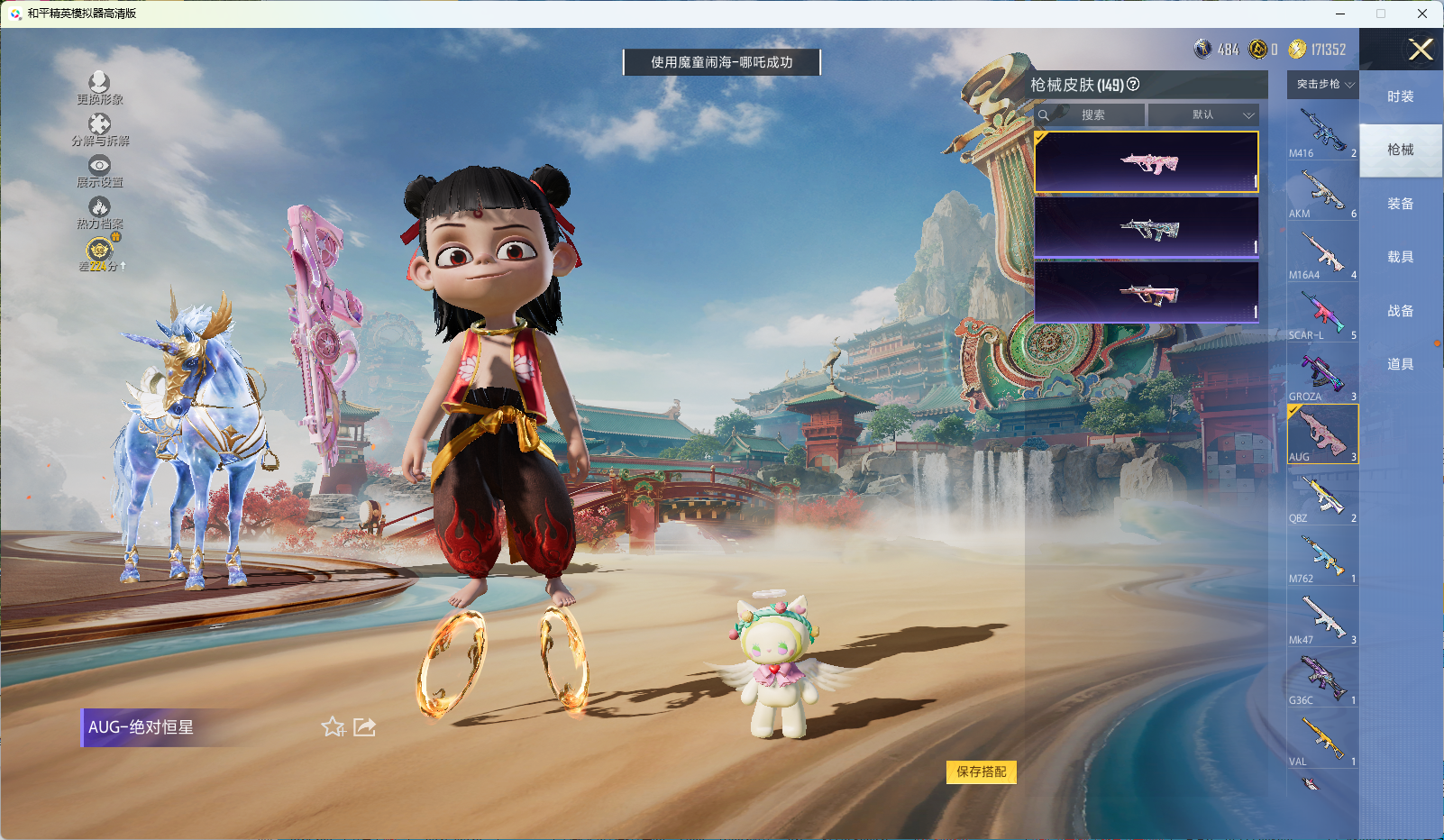The width and height of the screenshot is (1444, 840).
Task: Go to the 战备 tab
Action: click(x=1400, y=311)
